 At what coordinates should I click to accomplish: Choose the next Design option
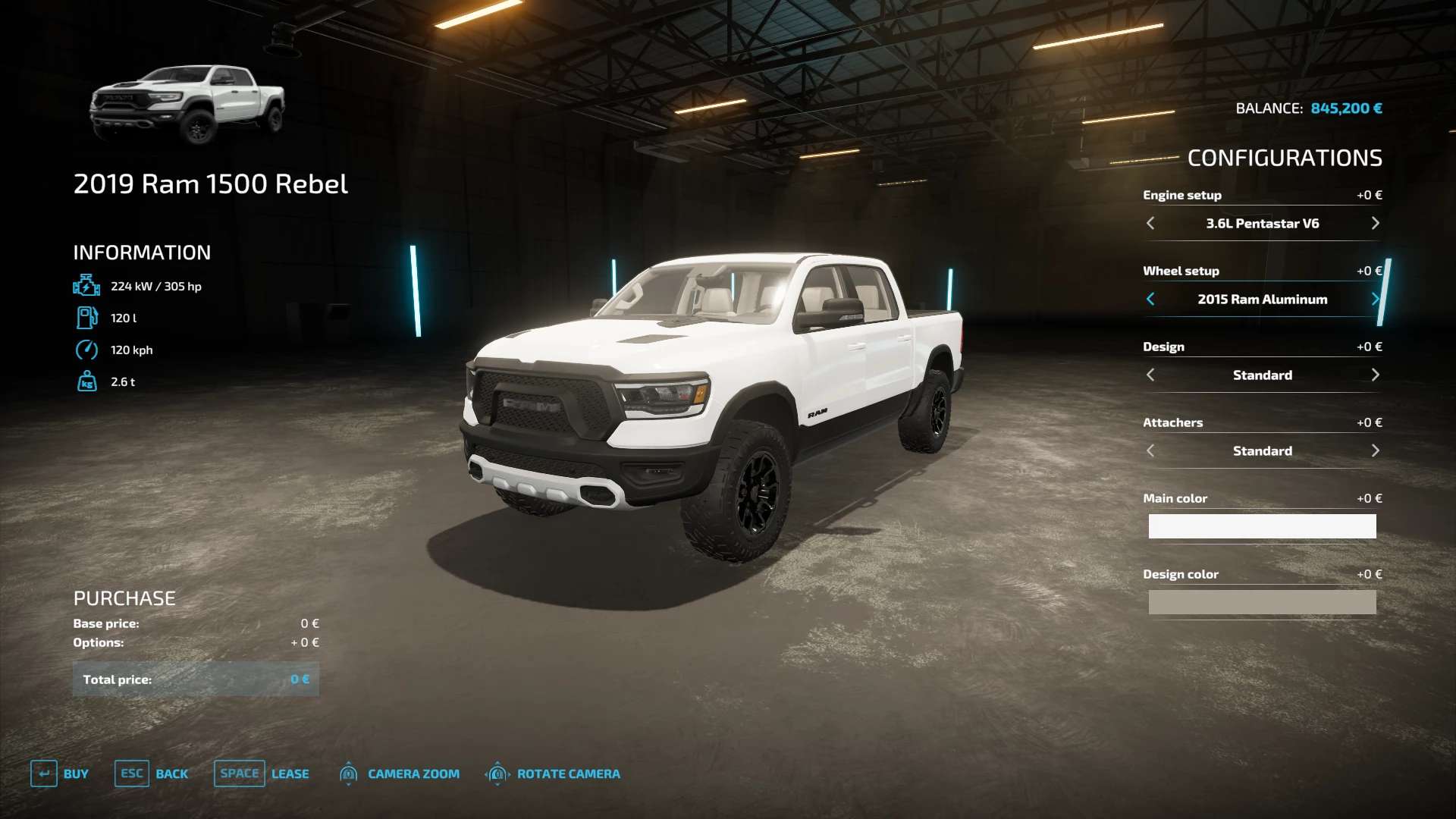tap(1375, 375)
